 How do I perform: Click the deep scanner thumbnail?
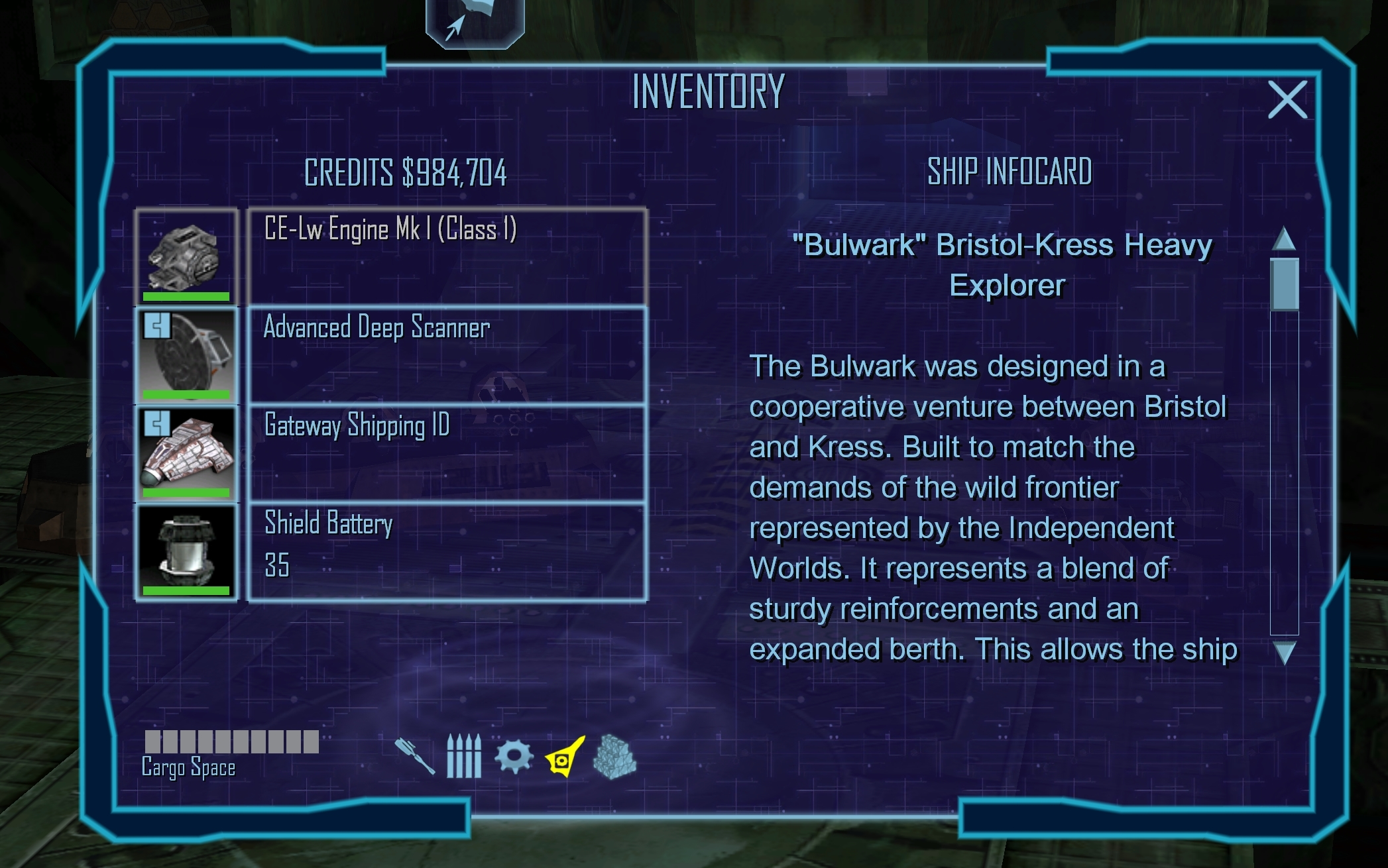186,354
